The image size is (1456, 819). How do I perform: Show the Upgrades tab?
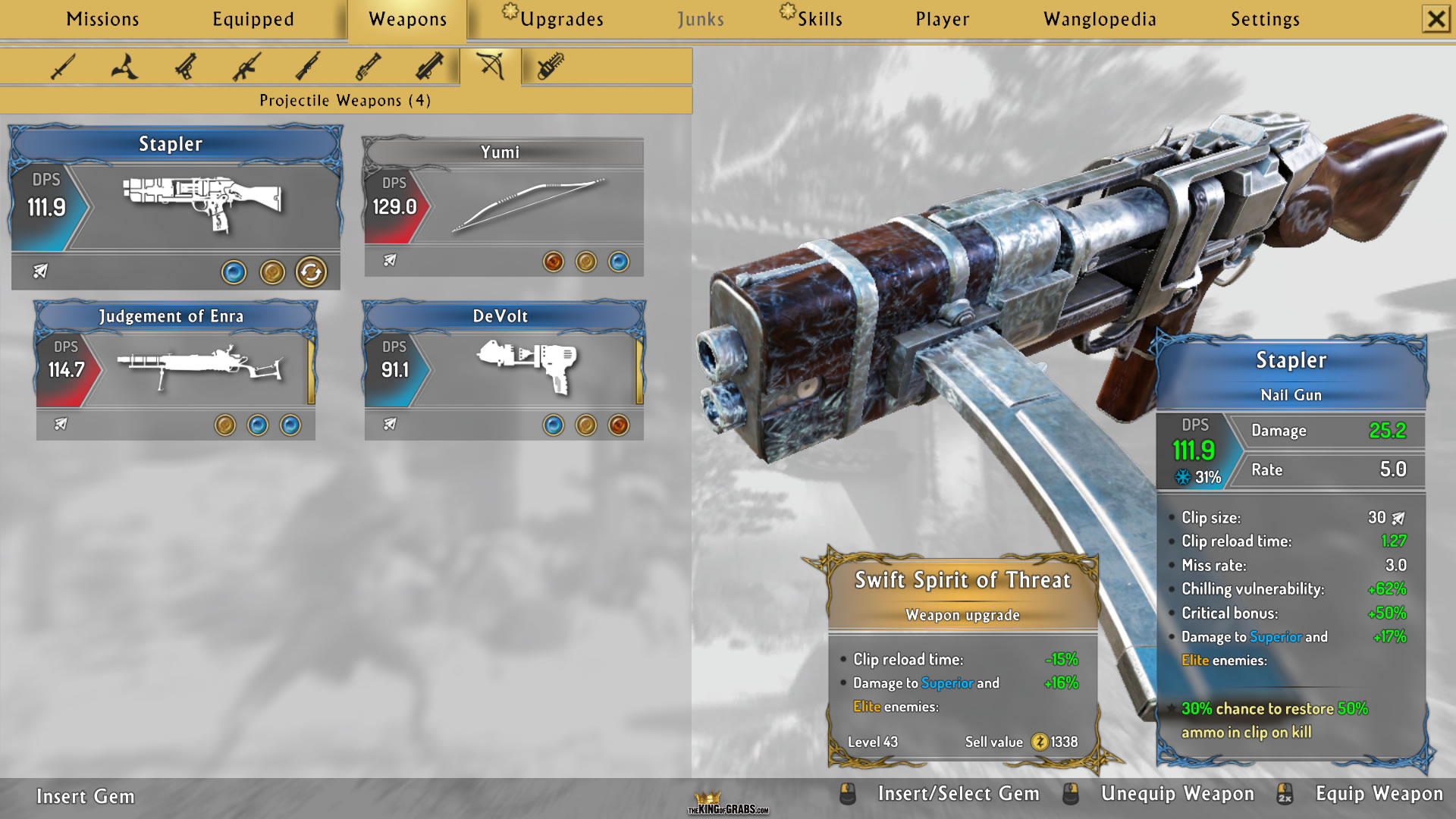tap(561, 19)
